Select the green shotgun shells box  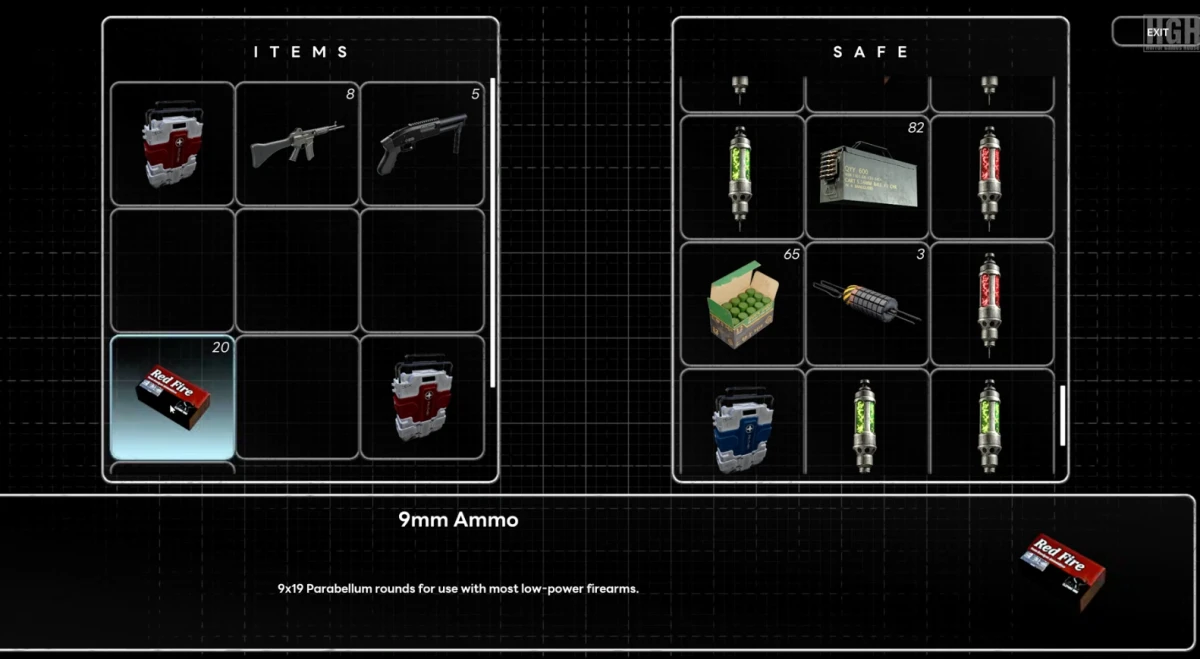click(742, 304)
